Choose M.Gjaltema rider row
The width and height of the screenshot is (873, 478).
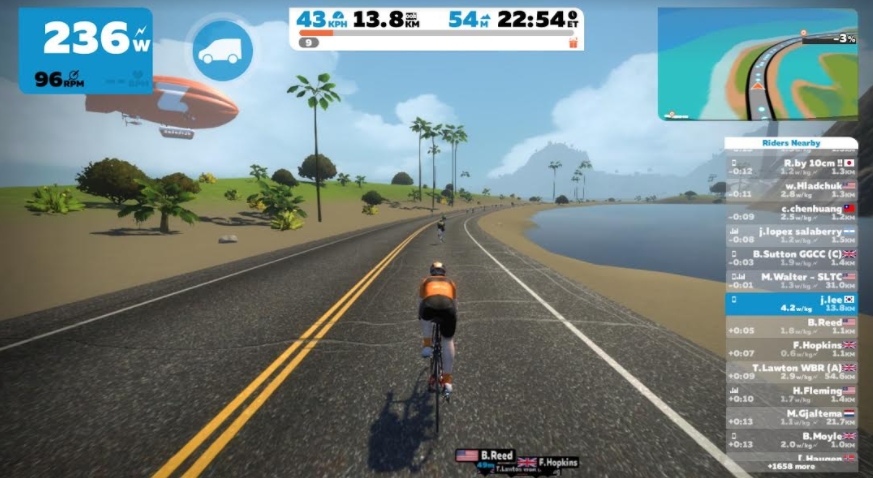(791, 418)
